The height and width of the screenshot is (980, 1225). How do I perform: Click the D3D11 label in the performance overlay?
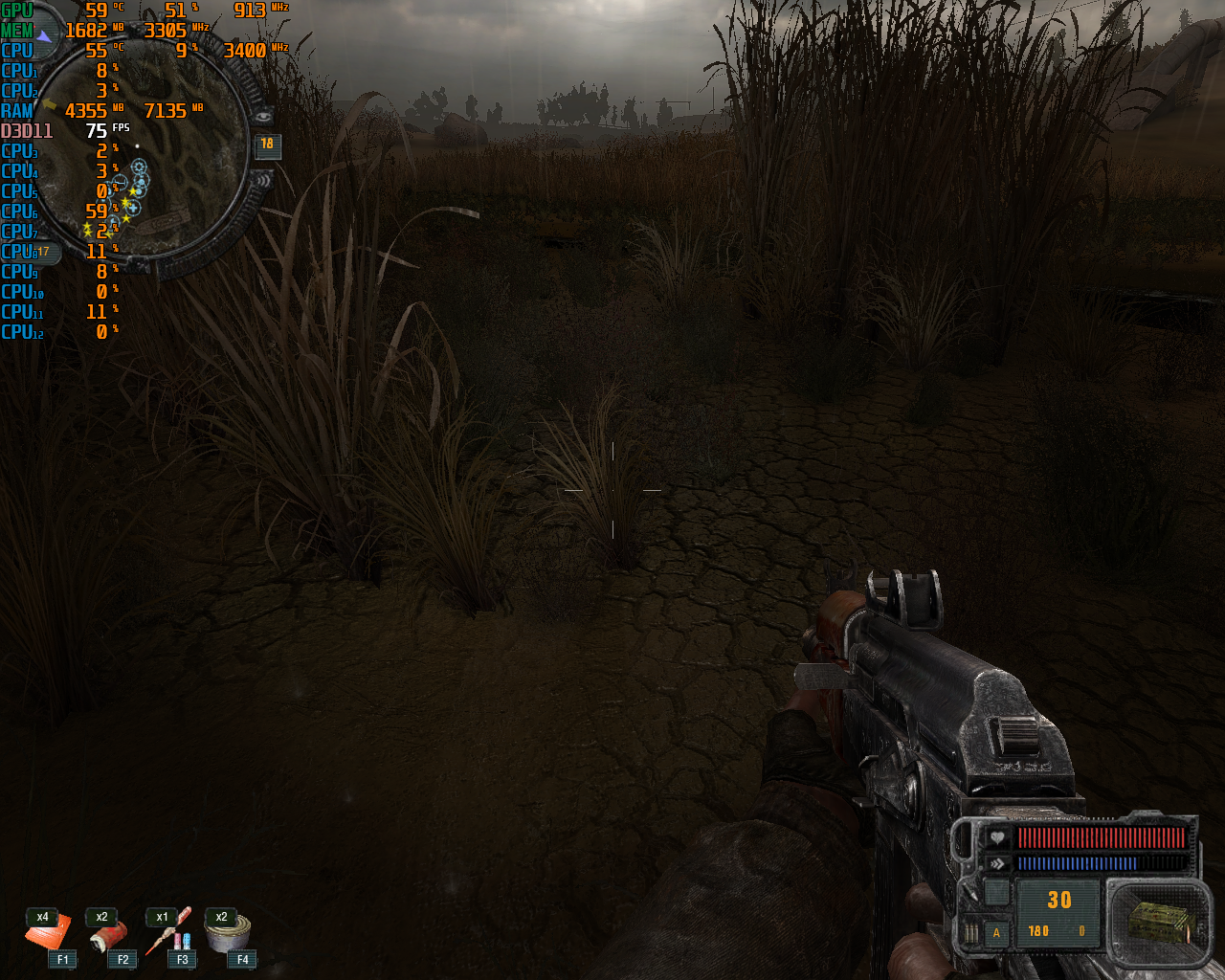coord(25,131)
